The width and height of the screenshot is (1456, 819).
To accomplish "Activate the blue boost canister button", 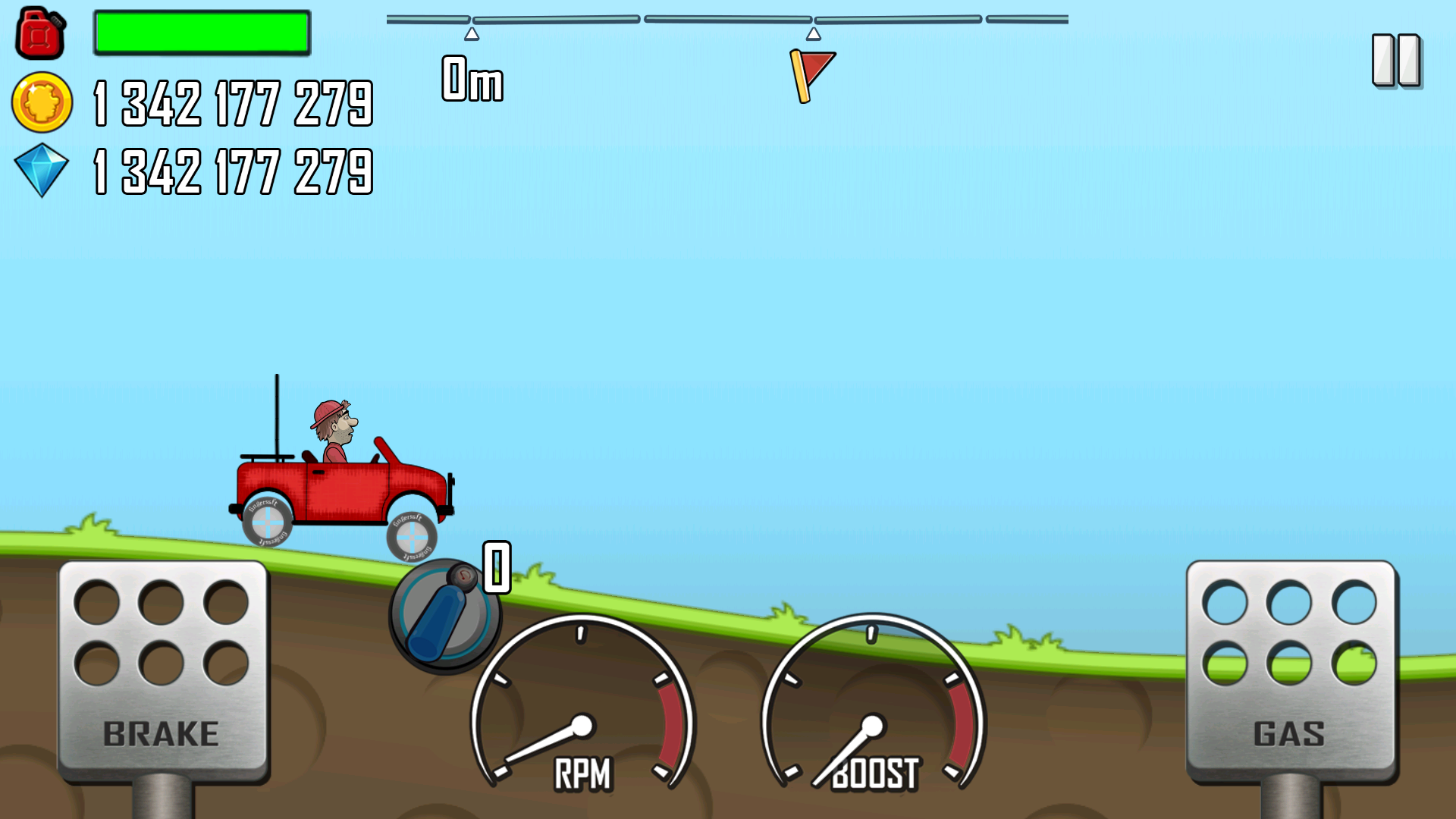I will point(443,617).
